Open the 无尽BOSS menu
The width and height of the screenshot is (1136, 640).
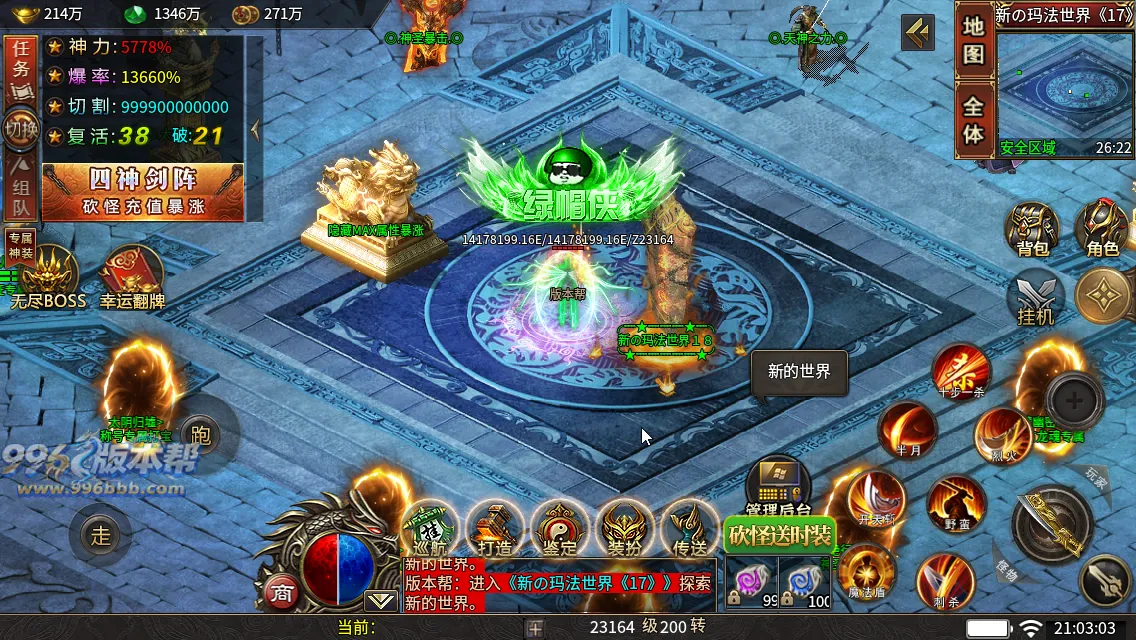(x=50, y=276)
